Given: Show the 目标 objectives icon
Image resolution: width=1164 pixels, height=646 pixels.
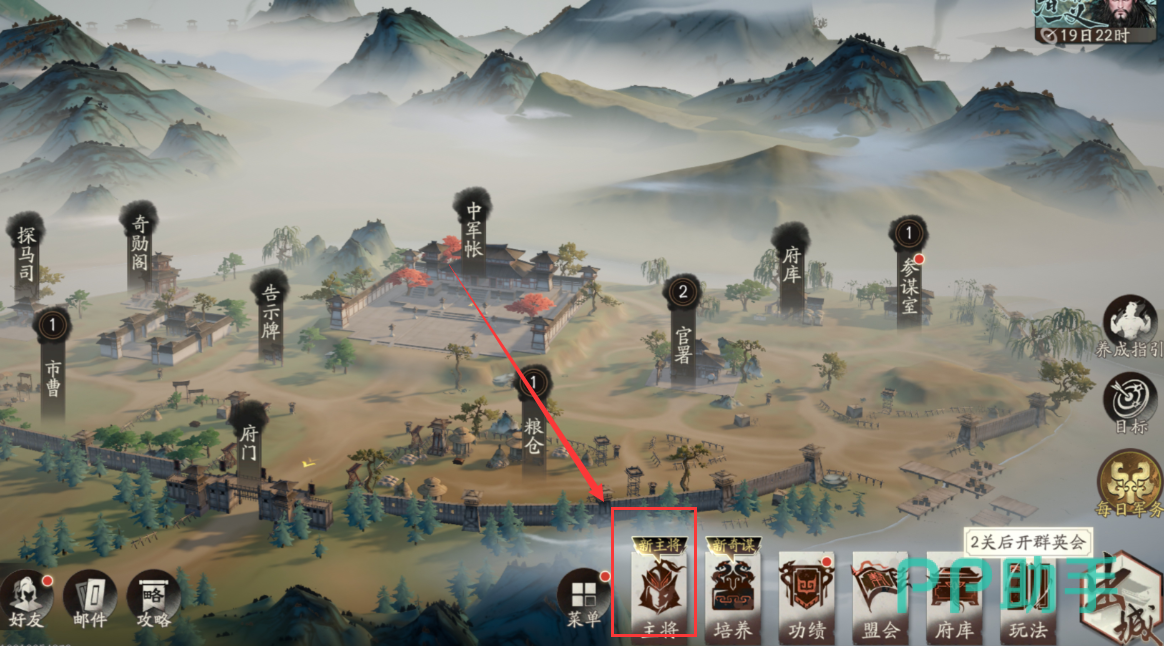Looking at the screenshot, I should coord(1130,403).
